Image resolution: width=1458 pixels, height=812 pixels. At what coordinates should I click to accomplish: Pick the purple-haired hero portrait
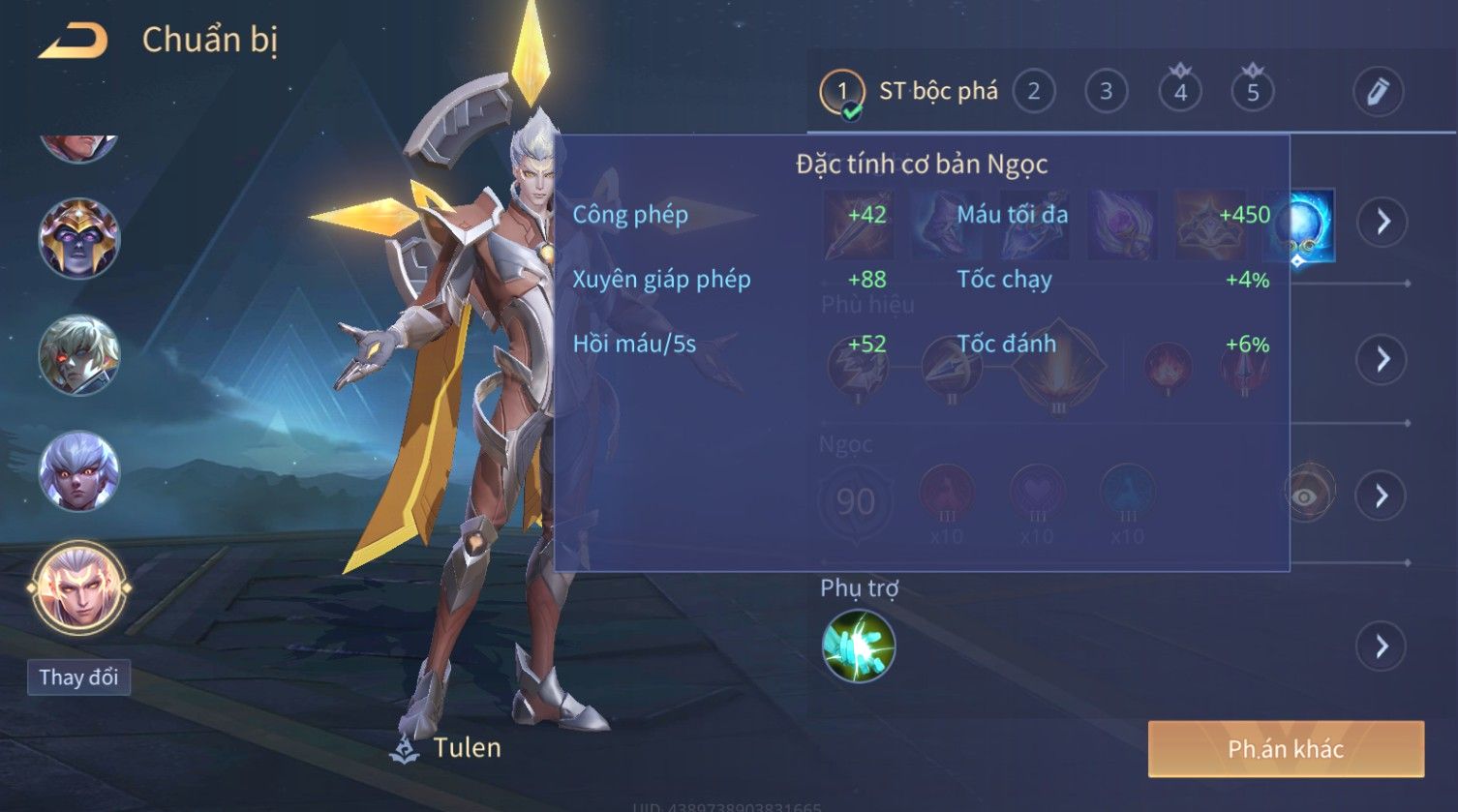(78, 471)
